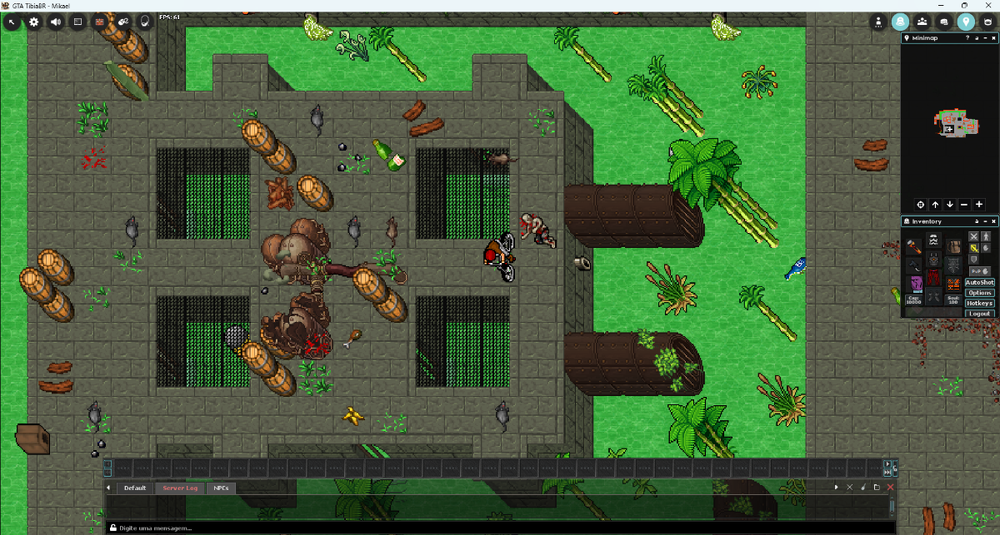
Task: Open the Options button in Inventory
Action: click(x=979, y=293)
